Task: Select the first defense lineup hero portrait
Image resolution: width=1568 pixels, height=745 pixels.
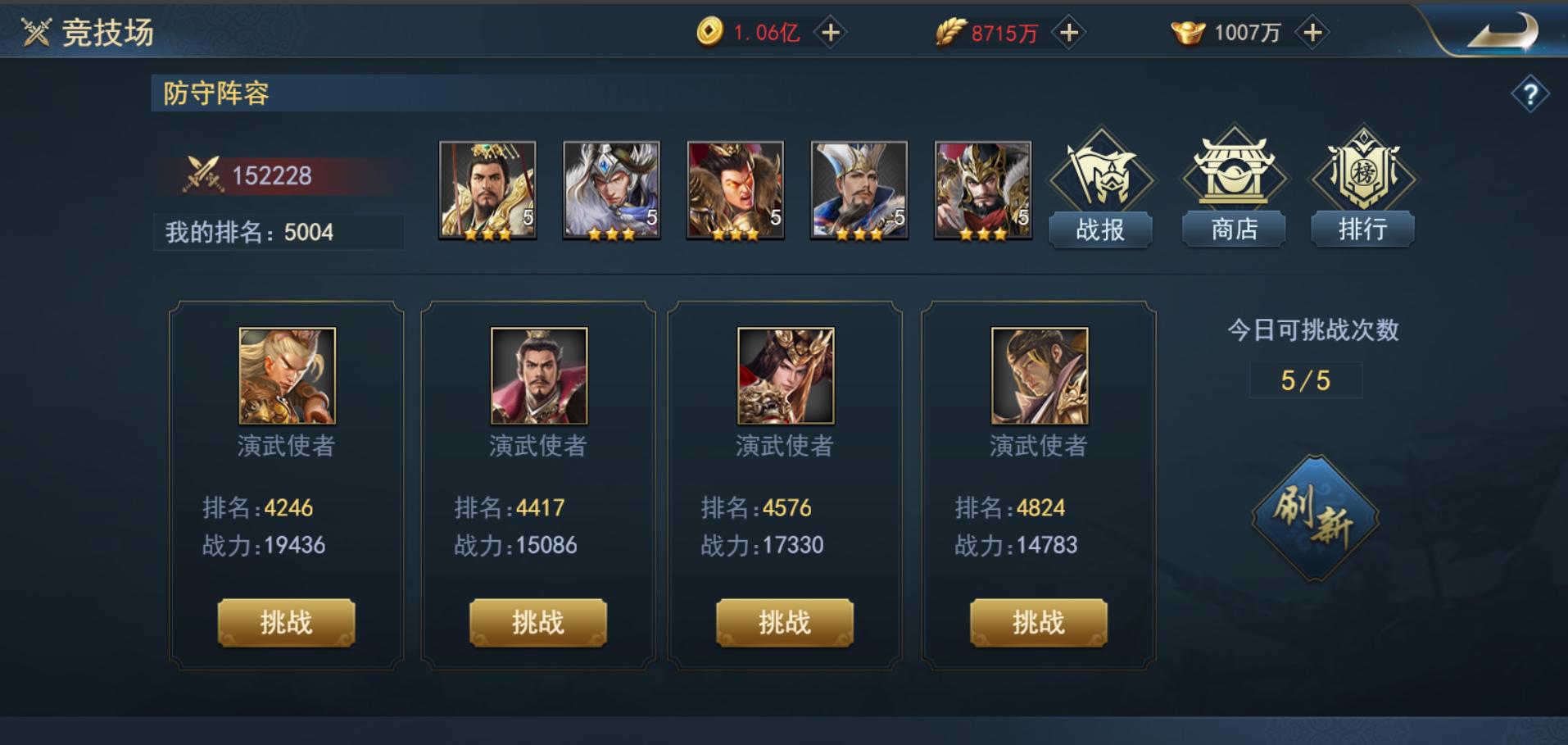Action: click(485, 190)
